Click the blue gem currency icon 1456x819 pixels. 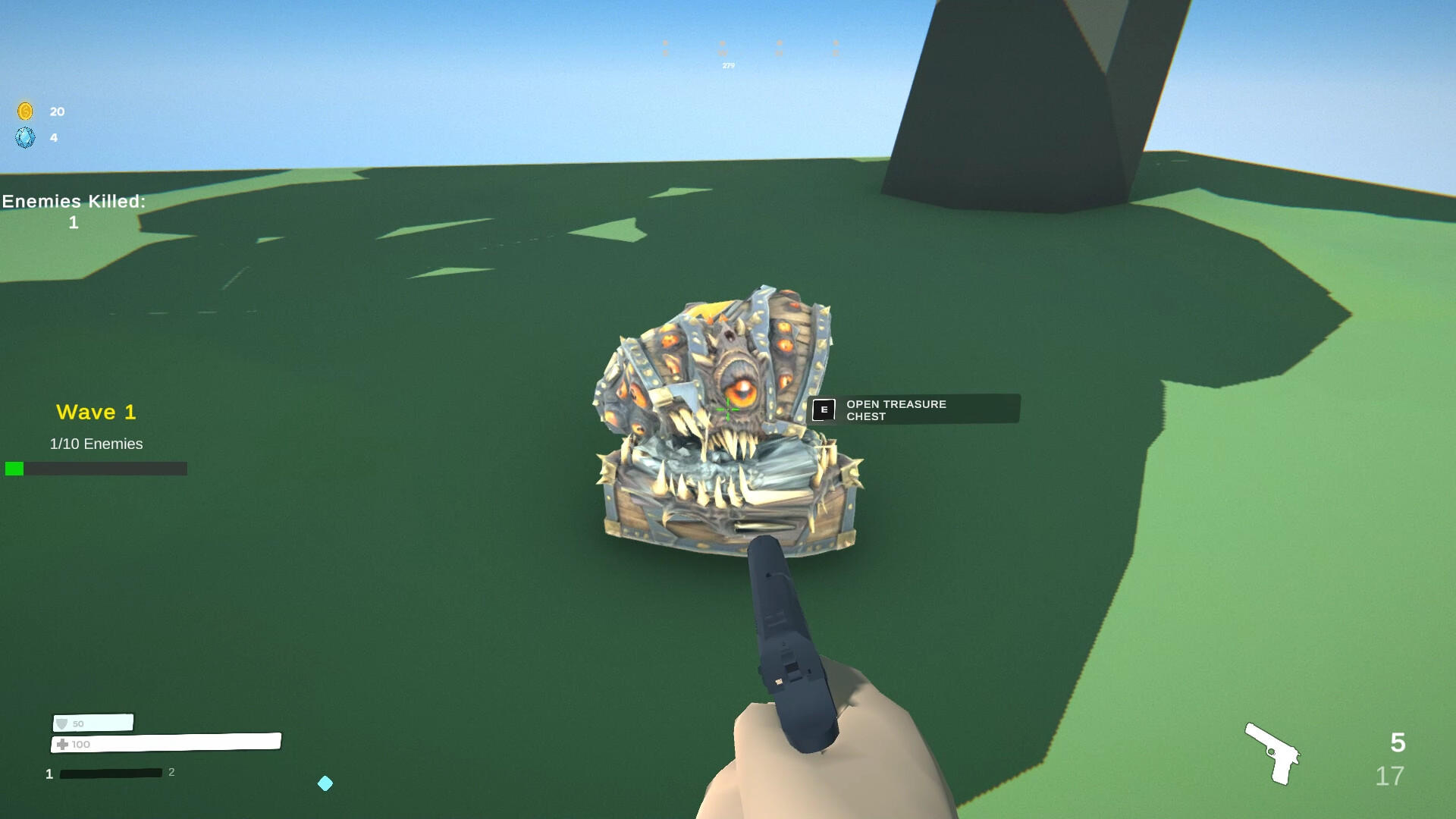[26, 138]
